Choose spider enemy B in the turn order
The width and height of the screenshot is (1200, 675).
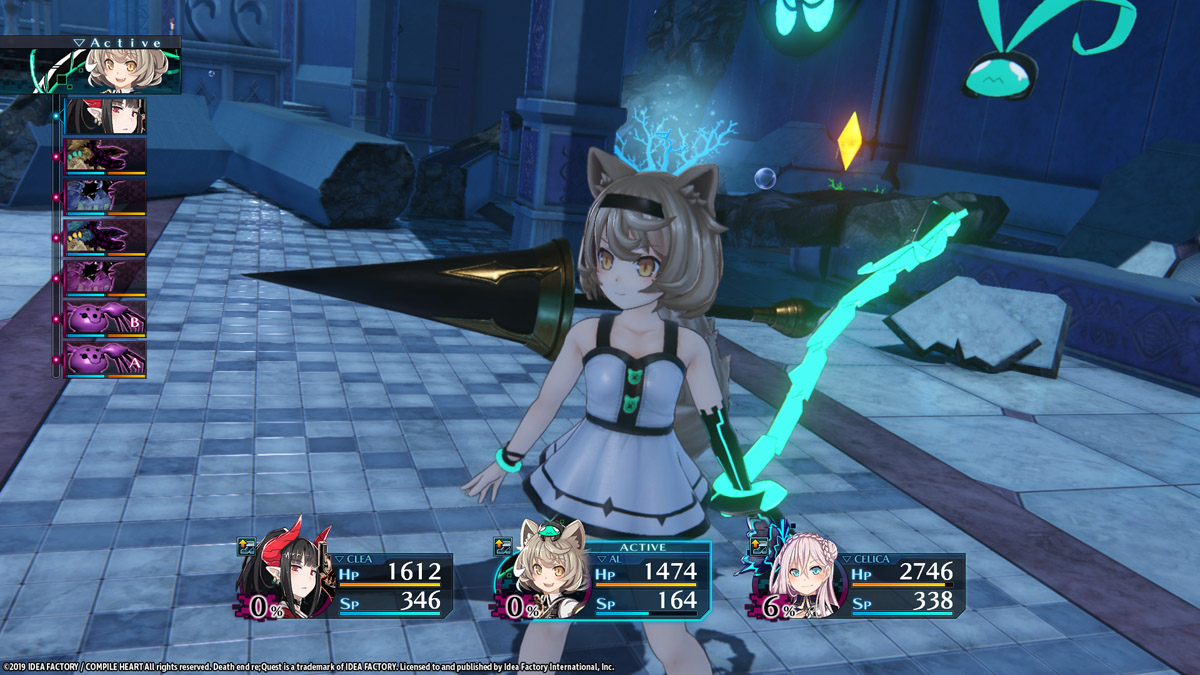105,319
